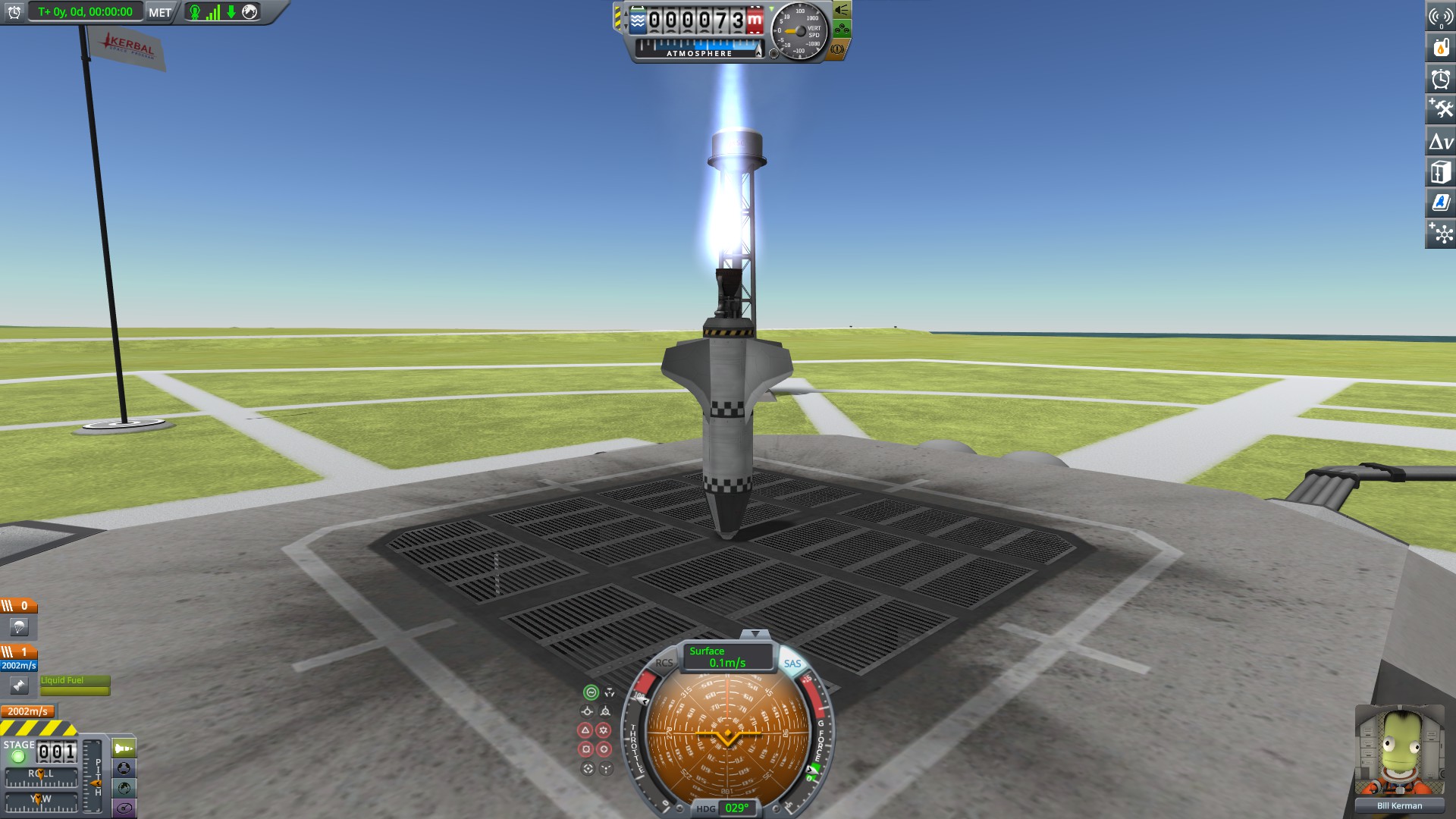Switch velocity readout from Surface mode

[x=707, y=652]
